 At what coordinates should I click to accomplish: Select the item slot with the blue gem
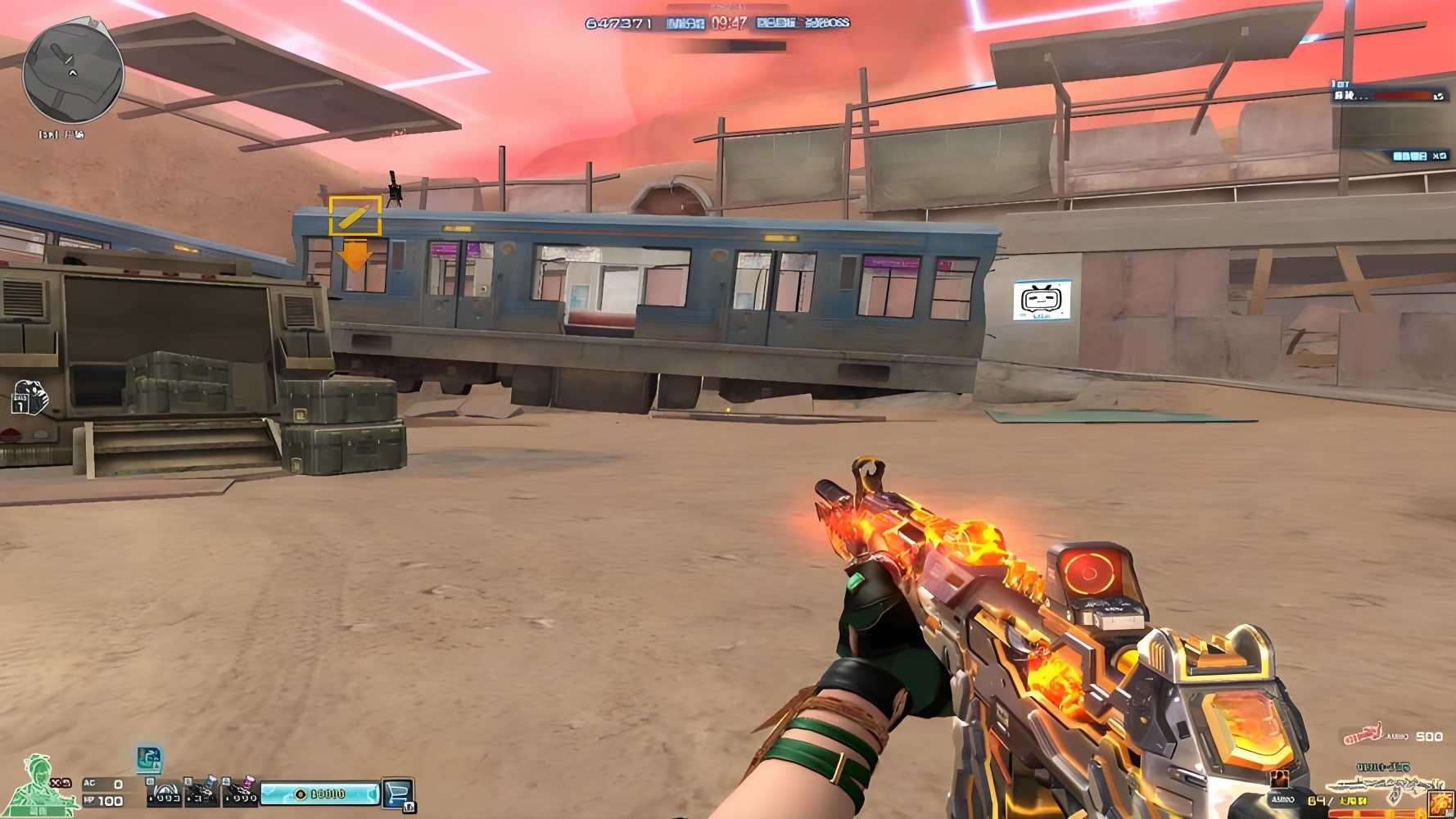(202, 792)
